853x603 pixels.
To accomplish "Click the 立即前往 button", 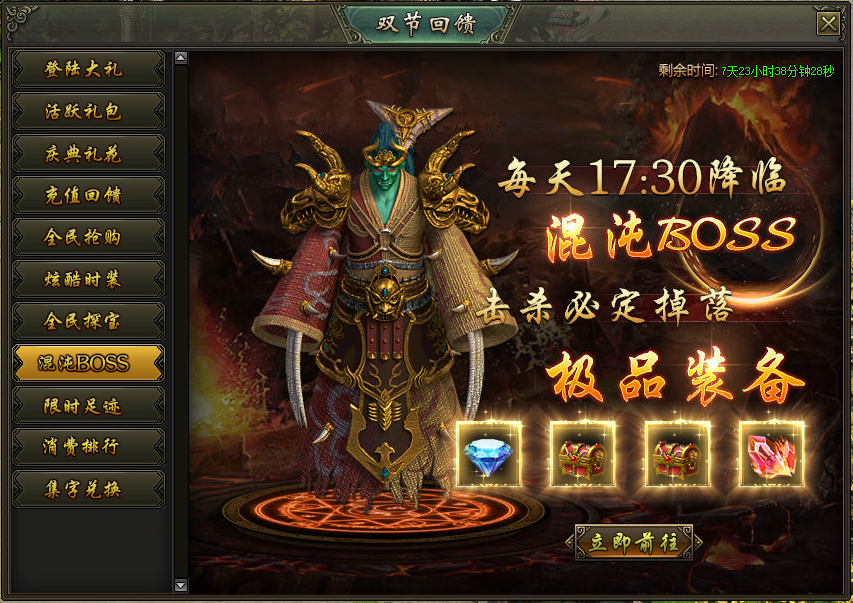I will click(635, 542).
